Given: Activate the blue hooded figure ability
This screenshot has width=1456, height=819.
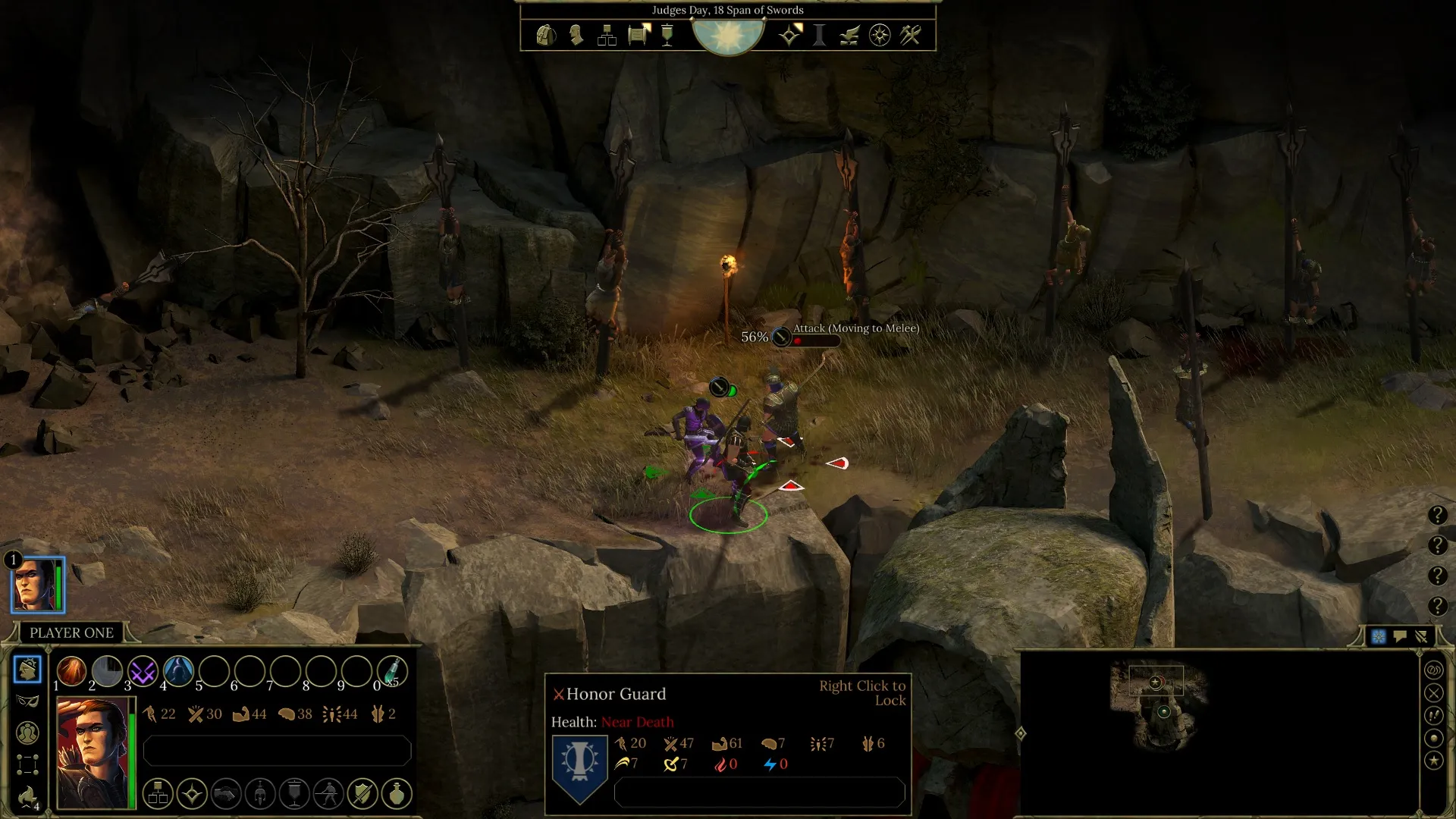Looking at the screenshot, I should pyautogui.click(x=178, y=671).
